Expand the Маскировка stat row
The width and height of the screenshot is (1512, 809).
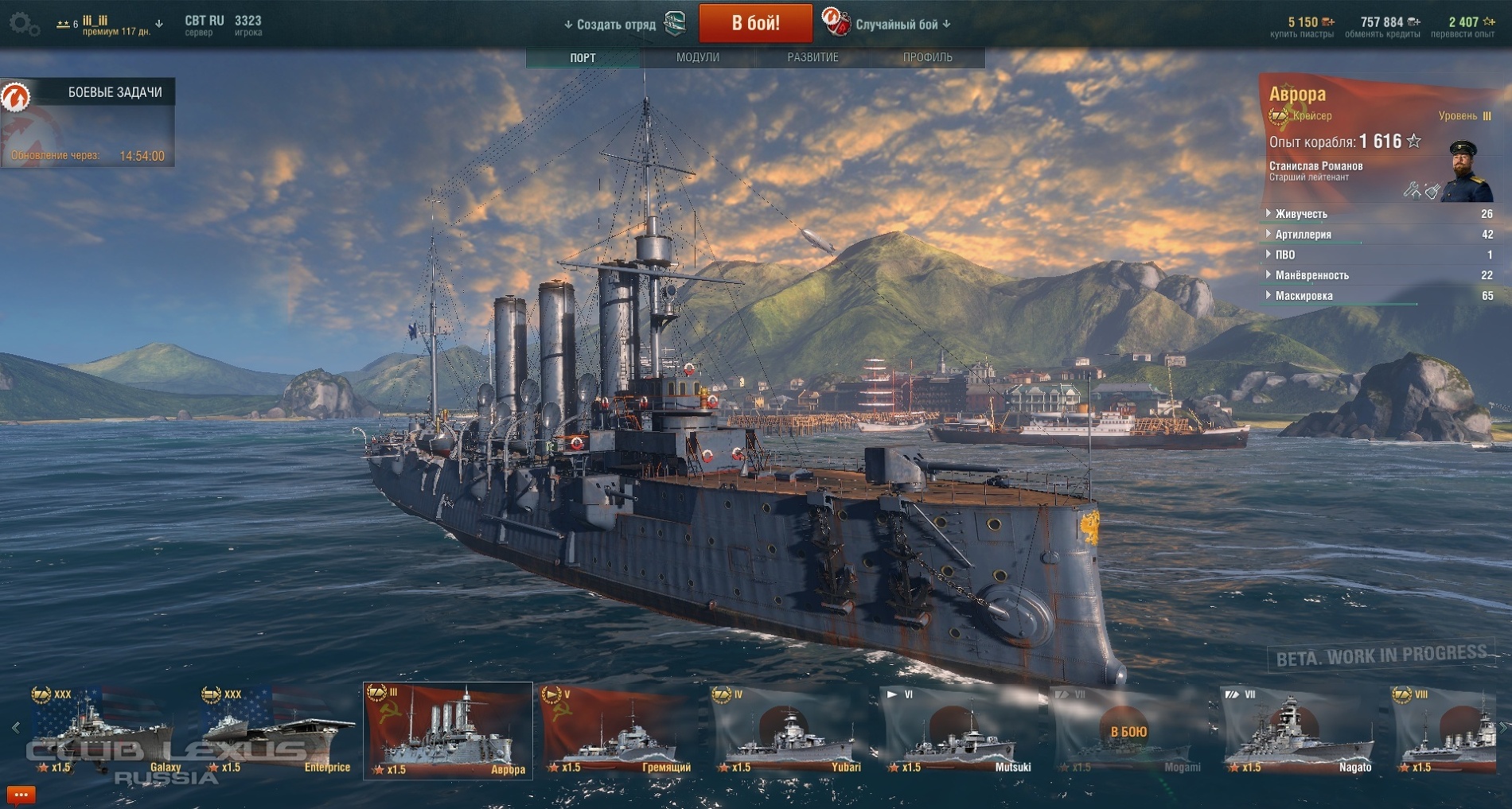[x=1304, y=296]
